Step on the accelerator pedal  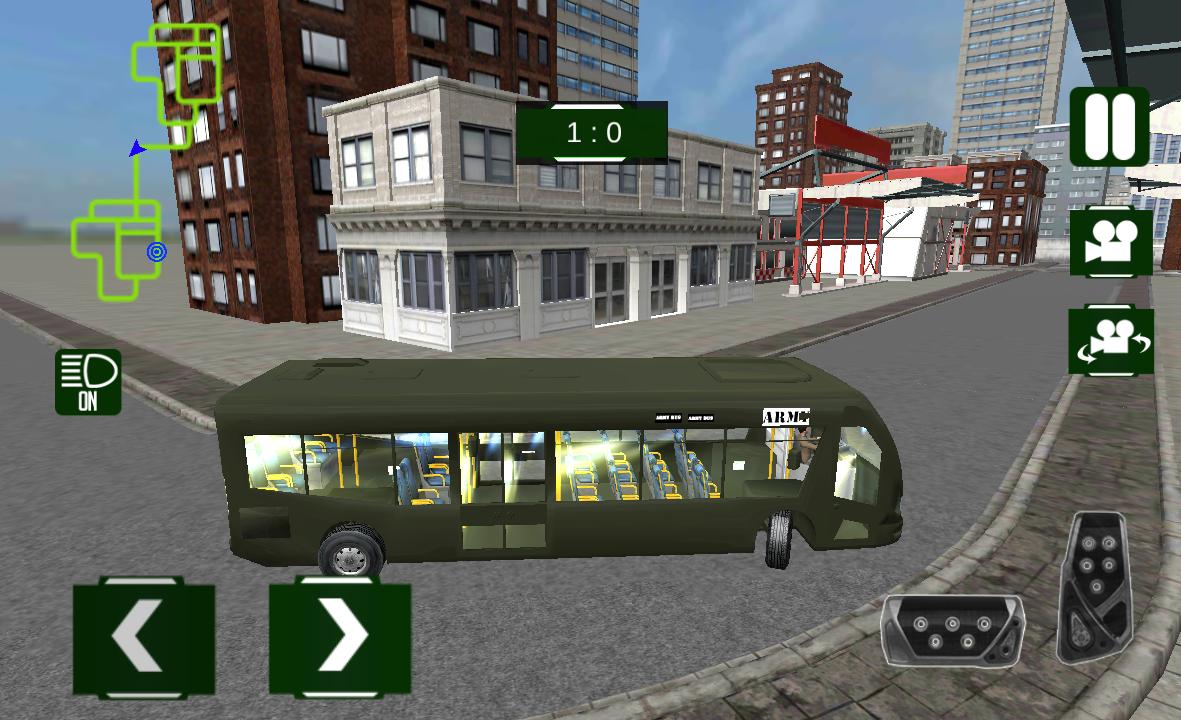1097,584
